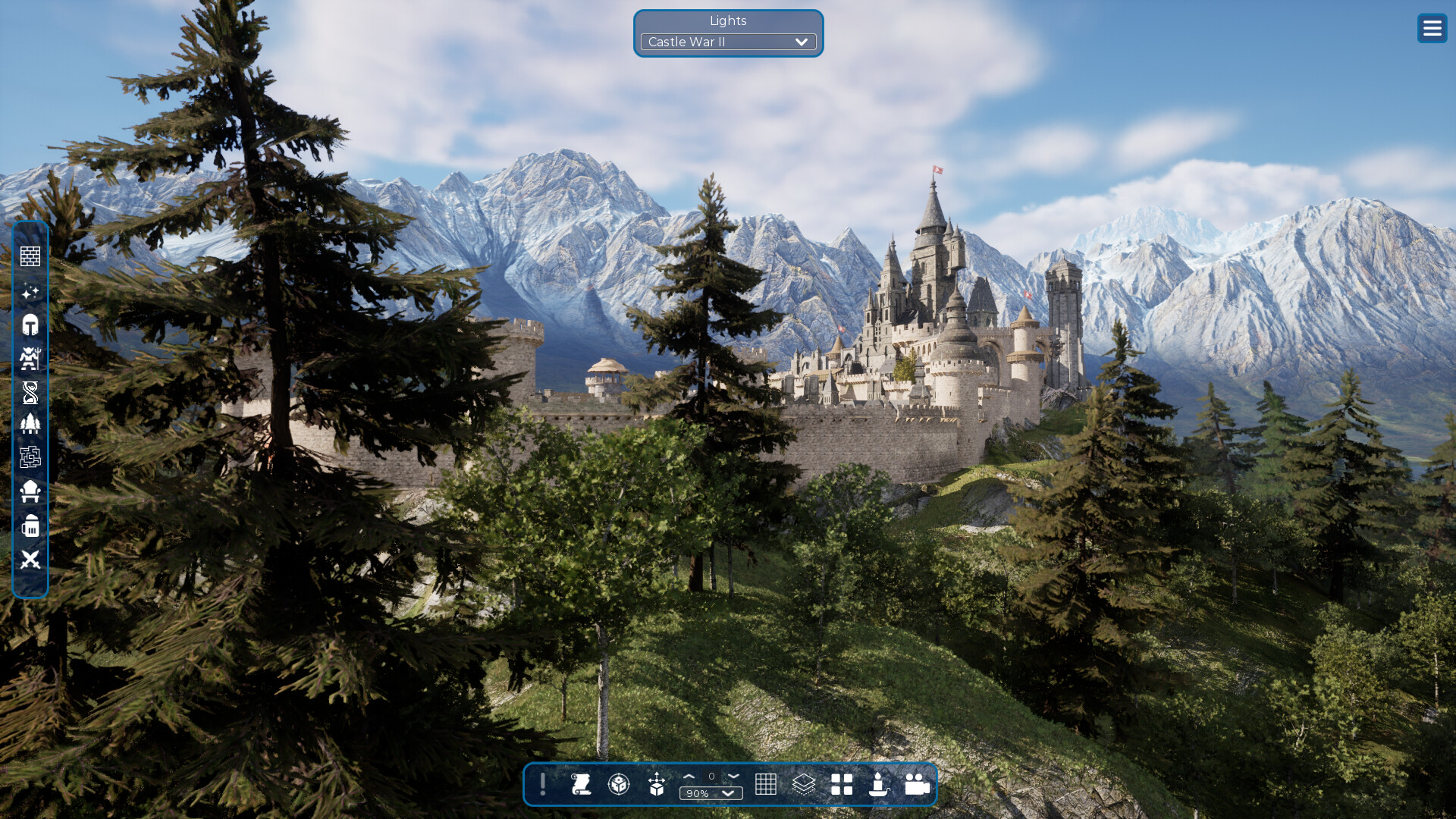Image resolution: width=1456 pixels, height=819 pixels.
Task: Open the Castle War II lights dropdown
Action: [x=727, y=42]
